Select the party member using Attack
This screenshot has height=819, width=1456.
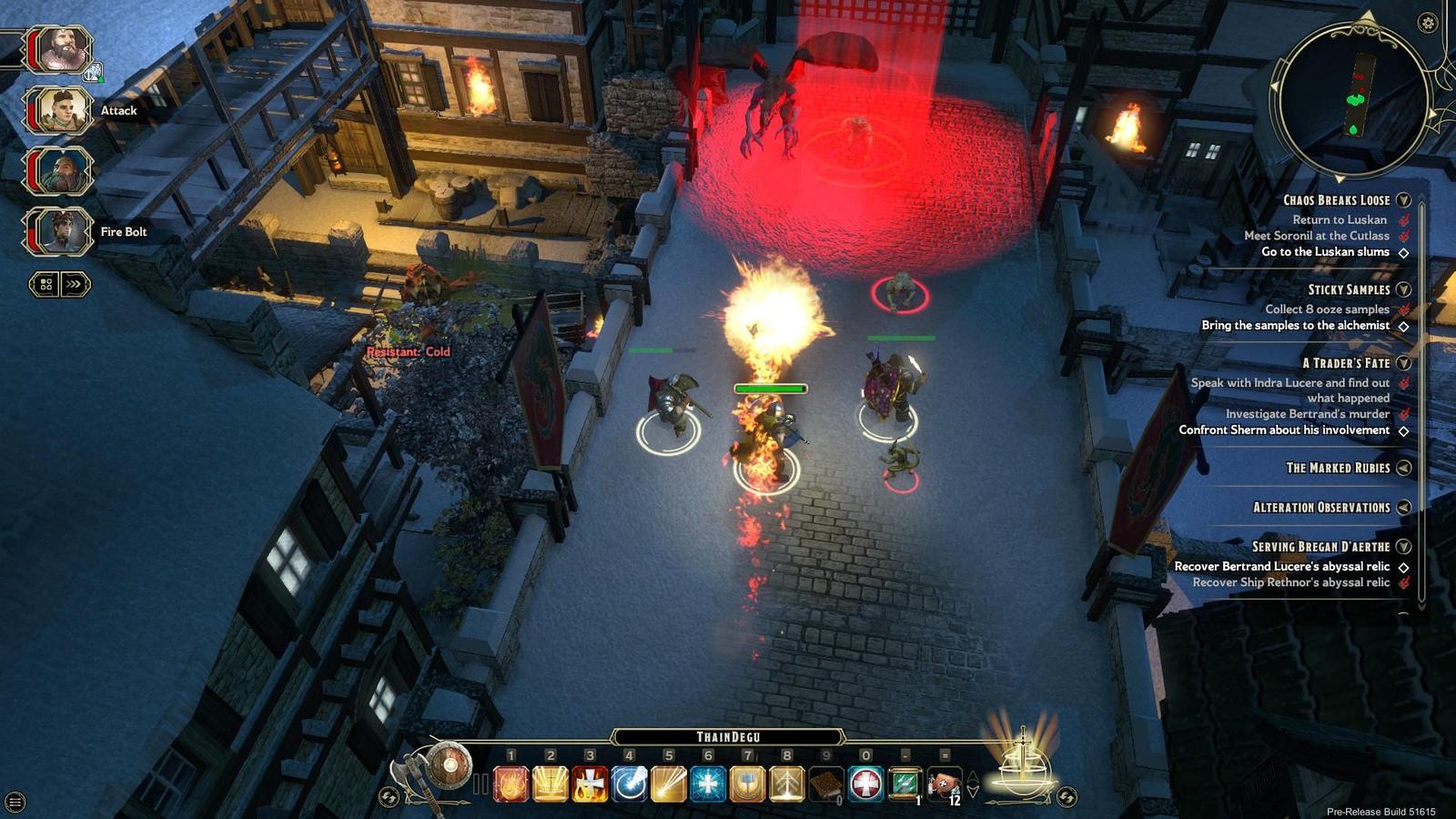point(62,110)
